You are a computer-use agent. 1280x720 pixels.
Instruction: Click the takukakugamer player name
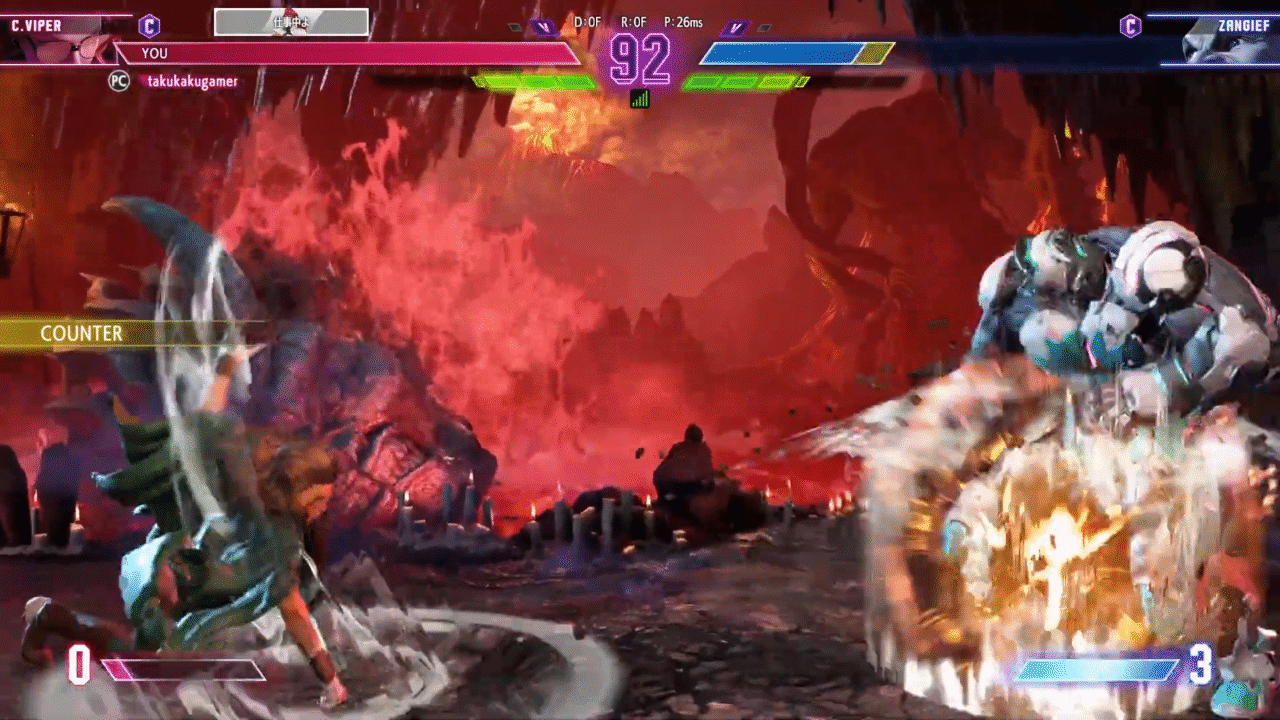(193, 82)
